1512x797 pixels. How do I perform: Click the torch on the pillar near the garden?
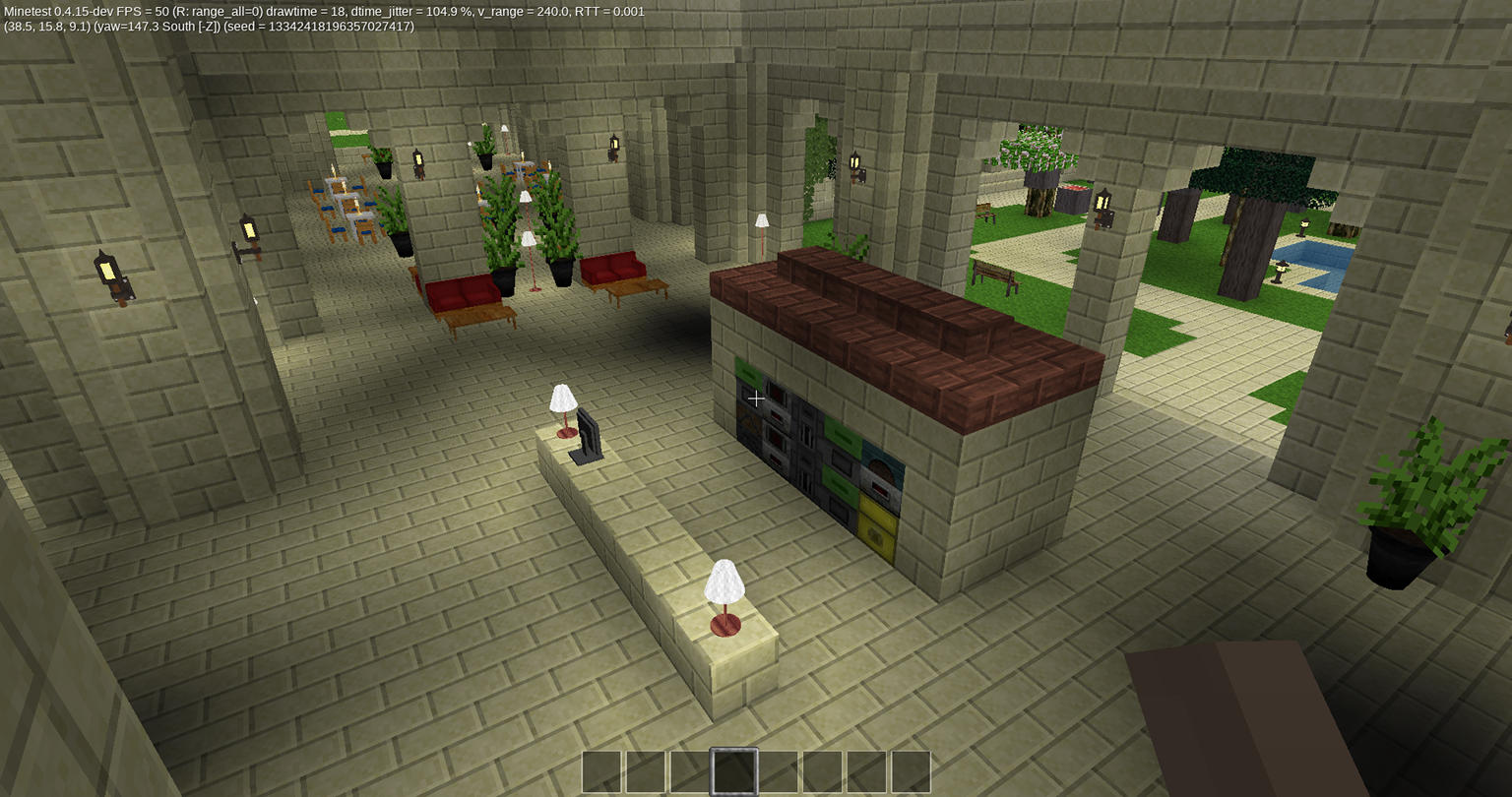[1102, 203]
